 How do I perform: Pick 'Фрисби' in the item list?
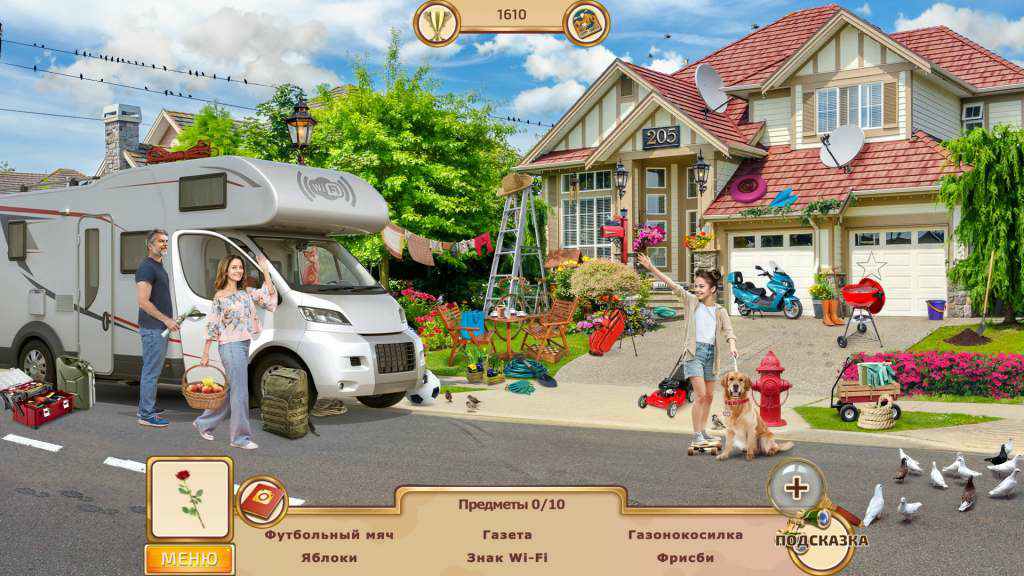click(x=685, y=558)
